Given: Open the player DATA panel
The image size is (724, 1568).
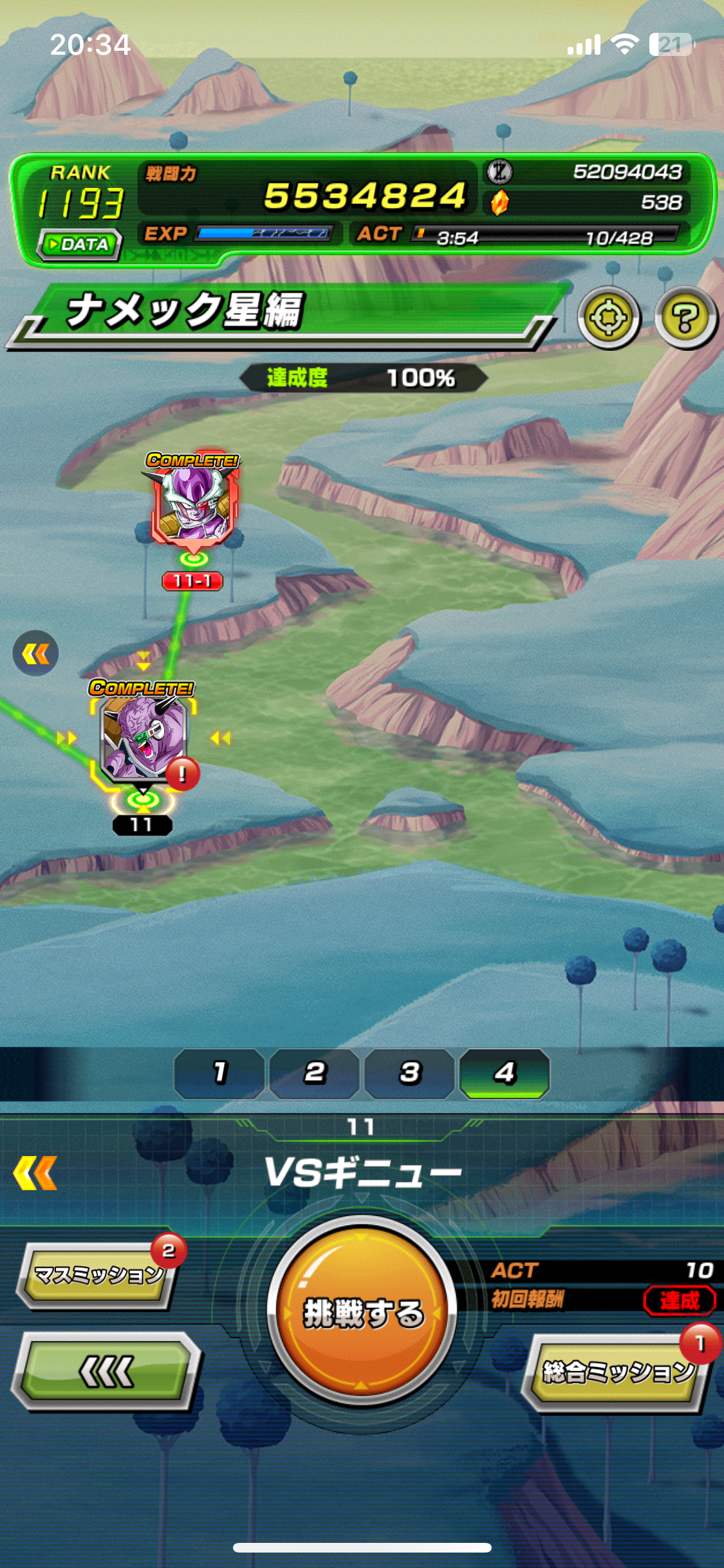Looking at the screenshot, I should pos(80,245).
